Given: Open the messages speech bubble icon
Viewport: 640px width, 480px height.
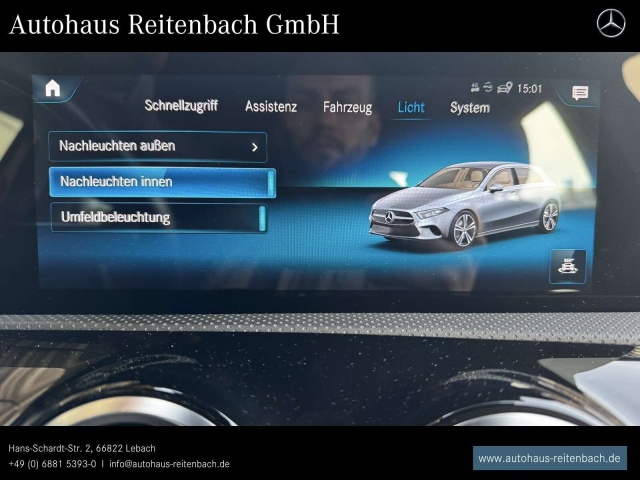Looking at the screenshot, I should click(x=580, y=93).
